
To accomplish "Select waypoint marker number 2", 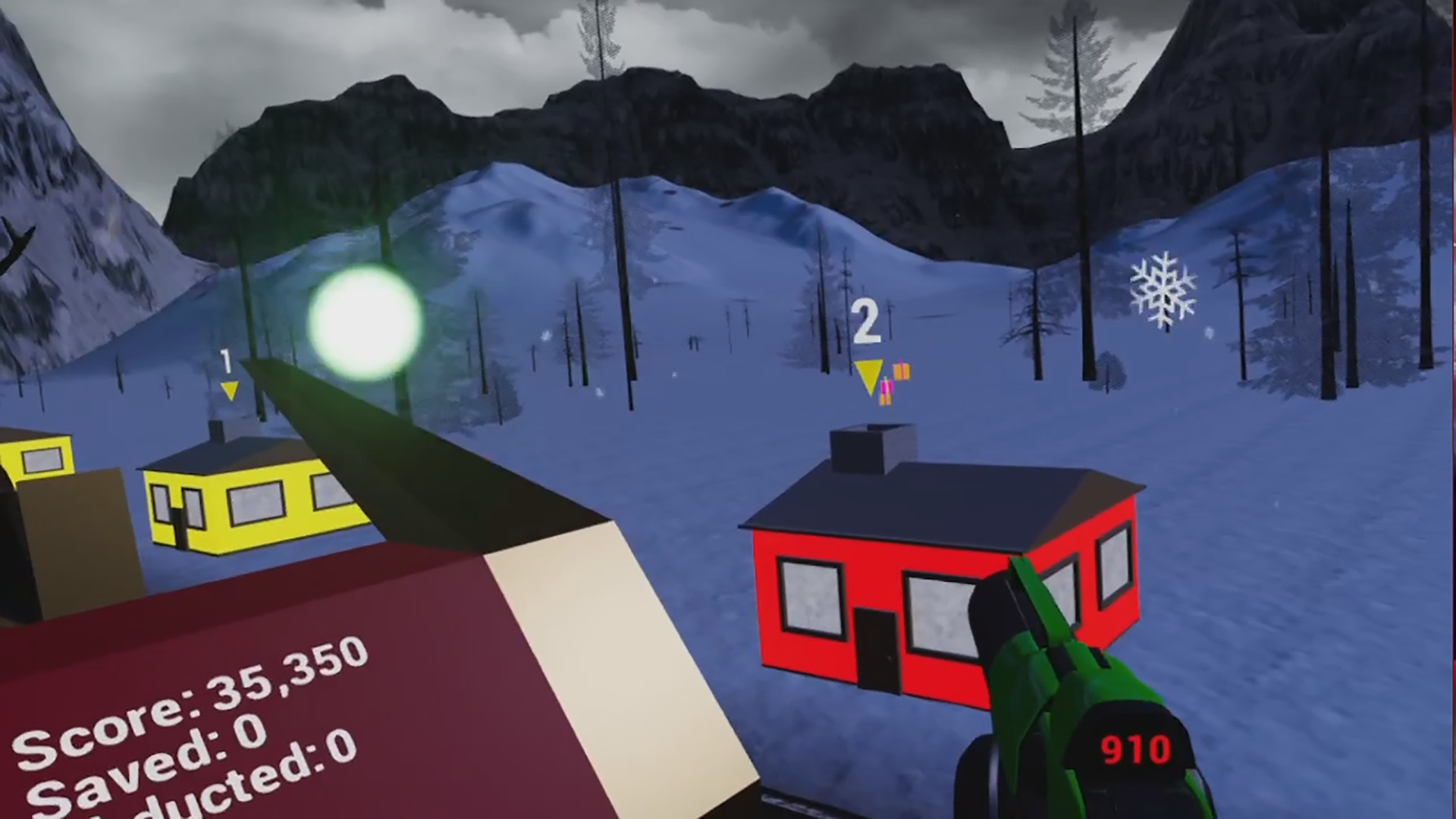I will point(867,319).
